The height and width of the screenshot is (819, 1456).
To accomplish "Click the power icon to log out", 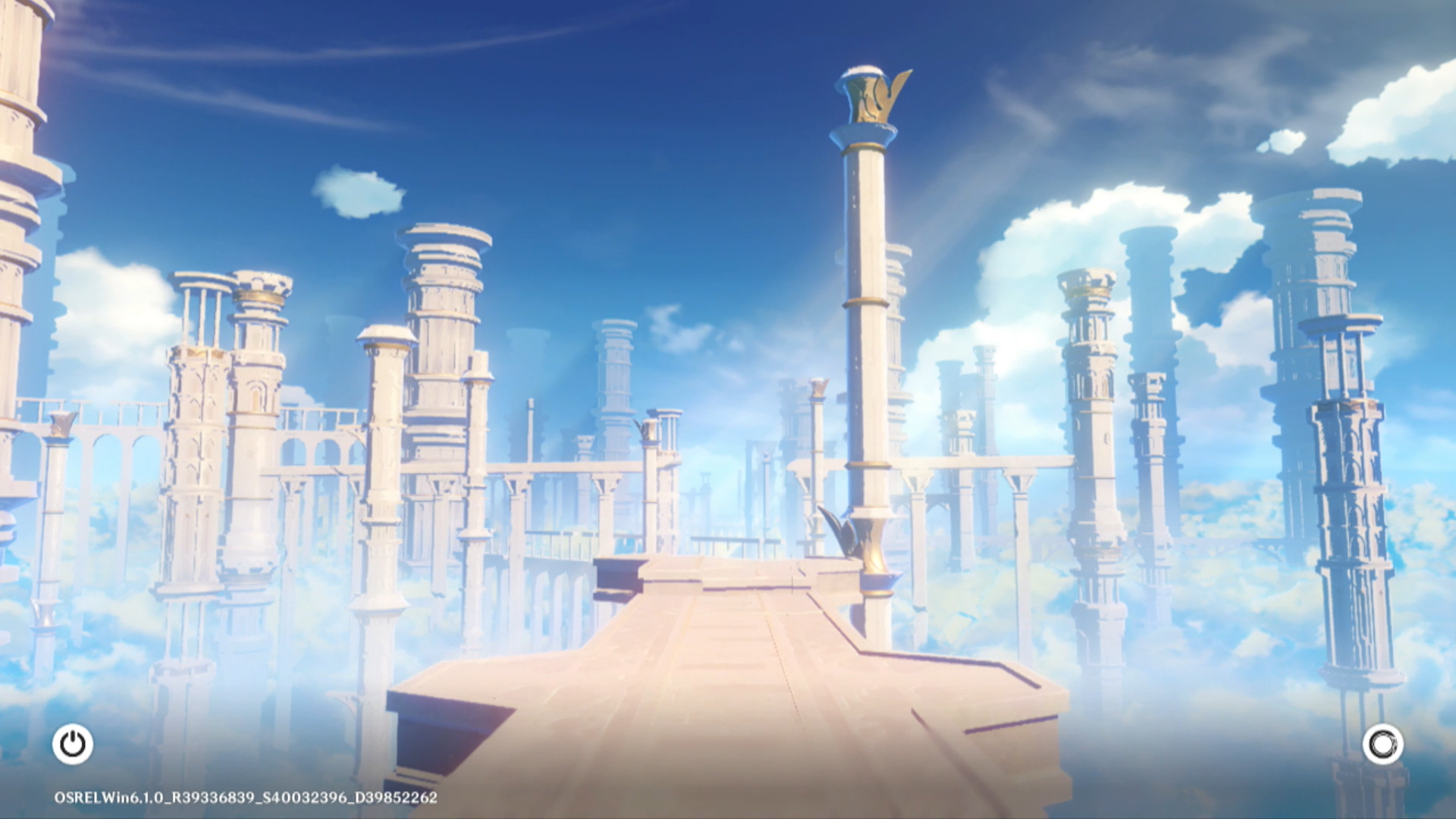I will (73, 744).
